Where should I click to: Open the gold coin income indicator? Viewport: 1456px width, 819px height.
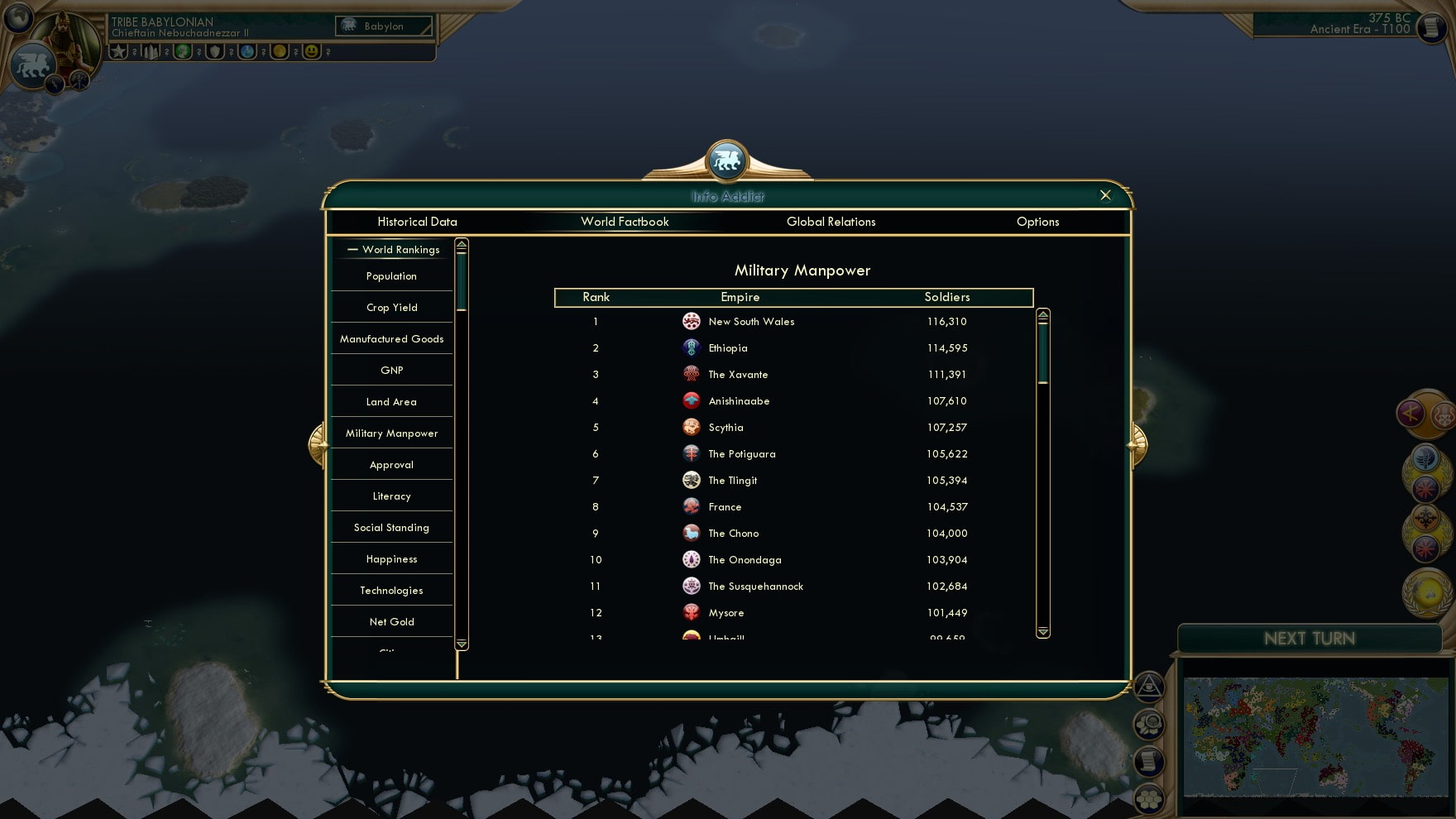(x=278, y=51)
